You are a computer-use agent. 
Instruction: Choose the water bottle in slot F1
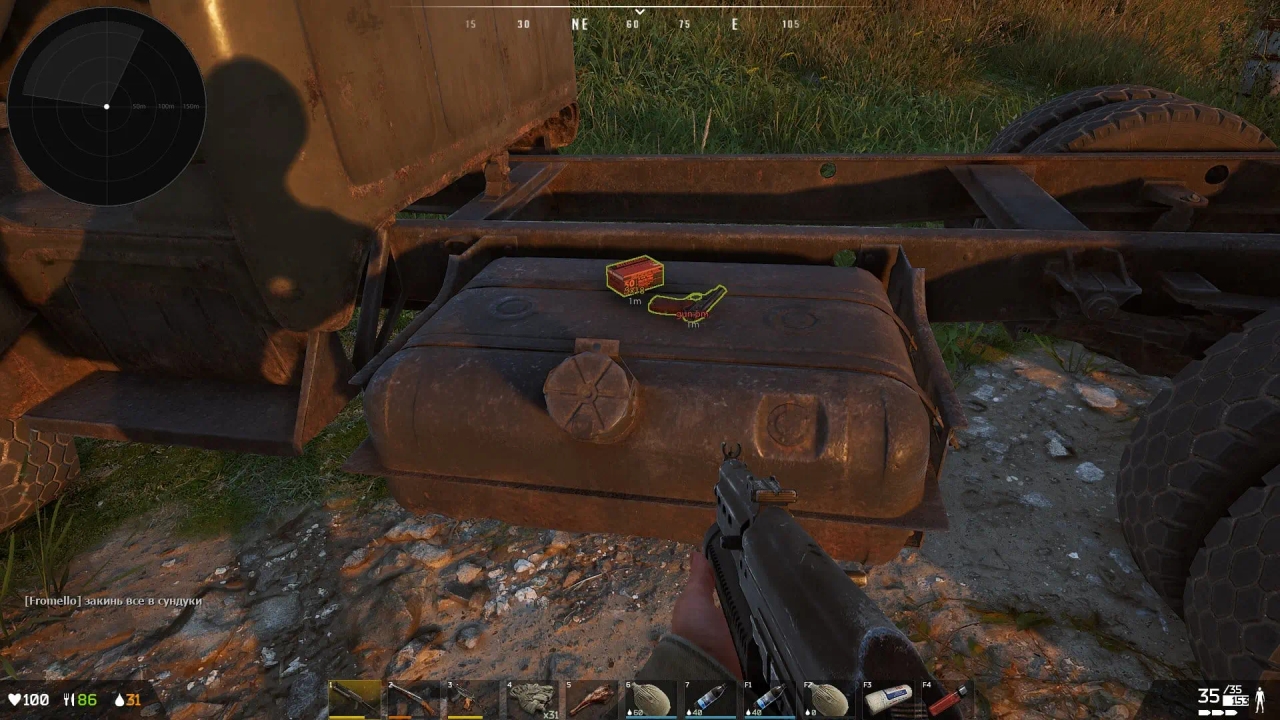770,699
